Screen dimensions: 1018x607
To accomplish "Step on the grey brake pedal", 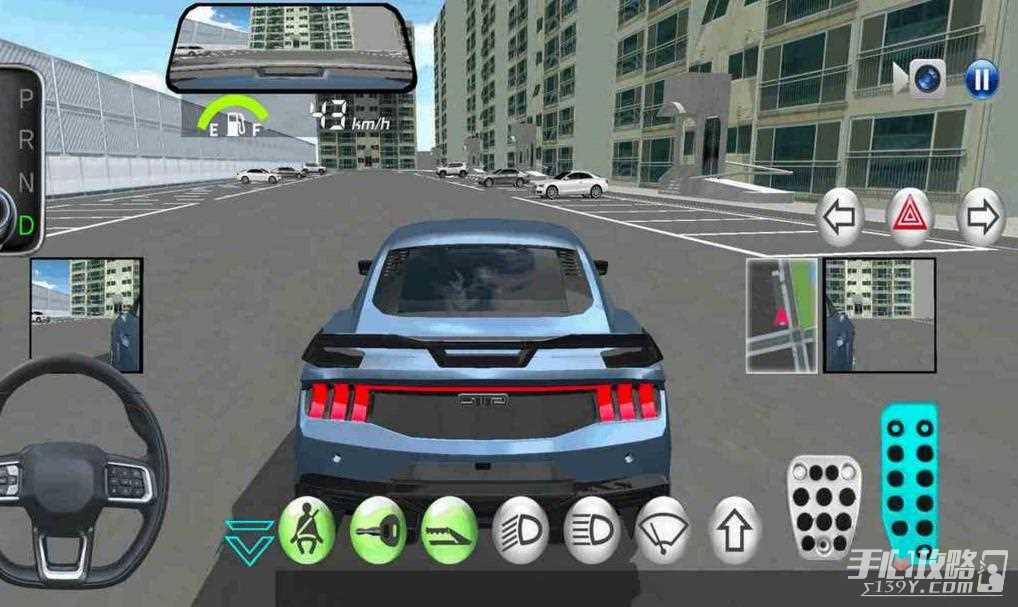I will pos(825,507).
